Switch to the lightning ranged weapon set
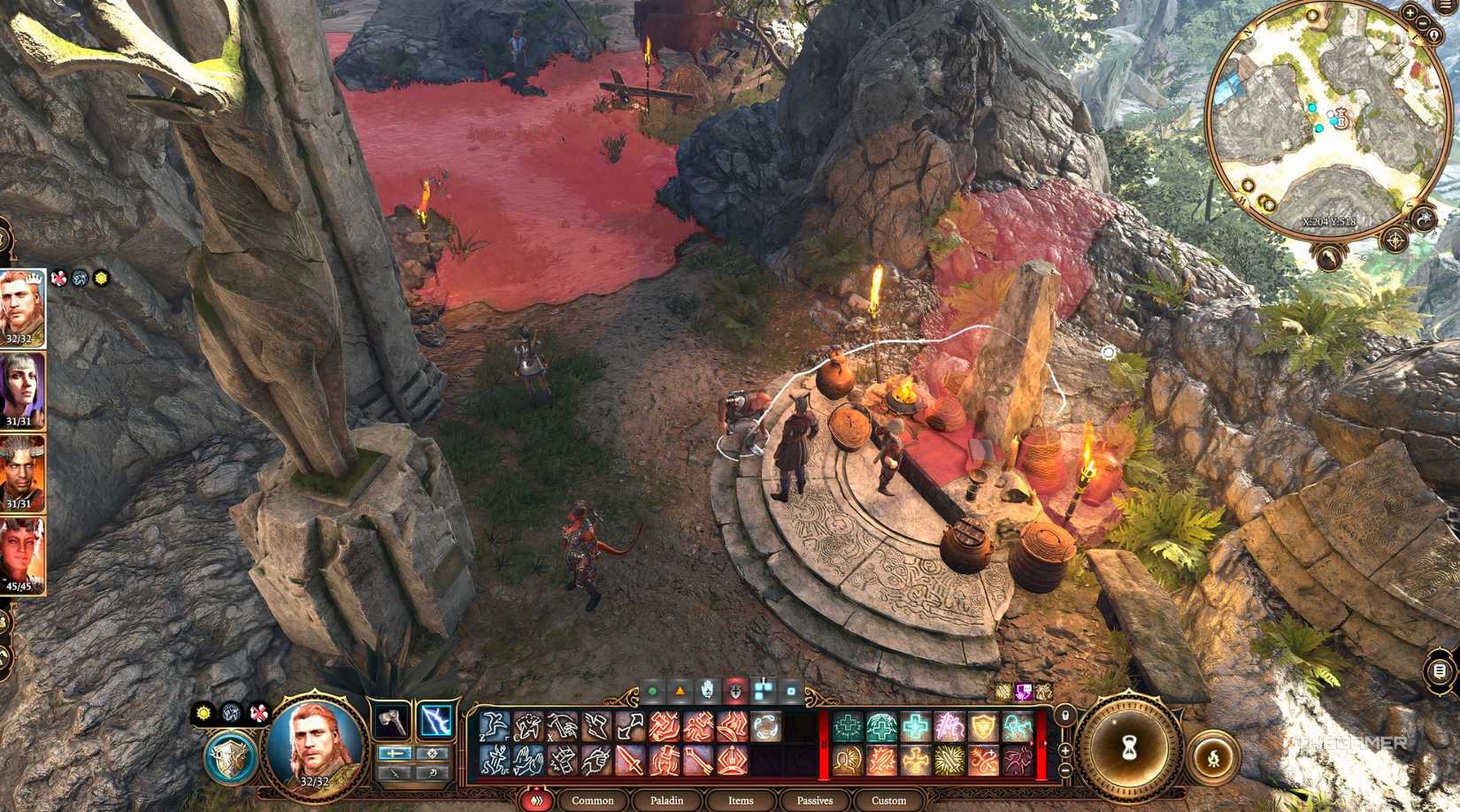Viewport: 1460px width, 812px height. pos(436,719)
